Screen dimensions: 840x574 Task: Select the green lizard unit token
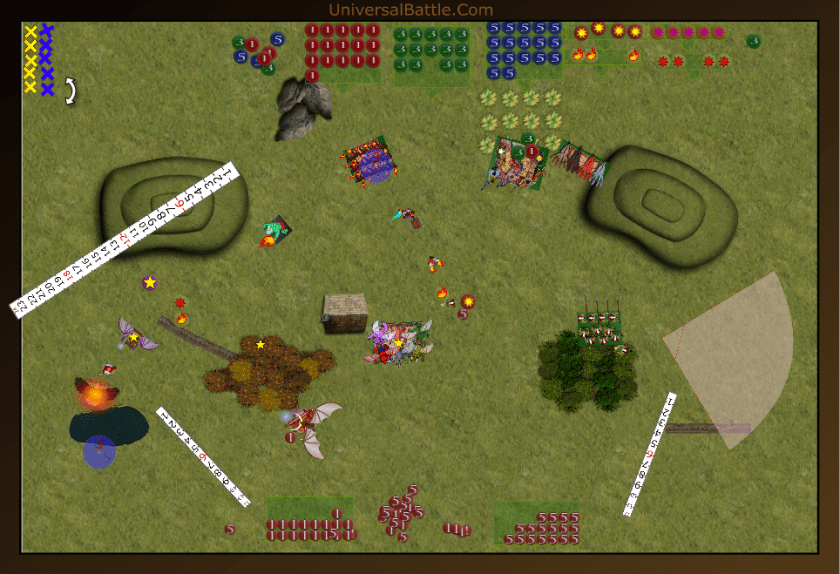click(275, 232)
